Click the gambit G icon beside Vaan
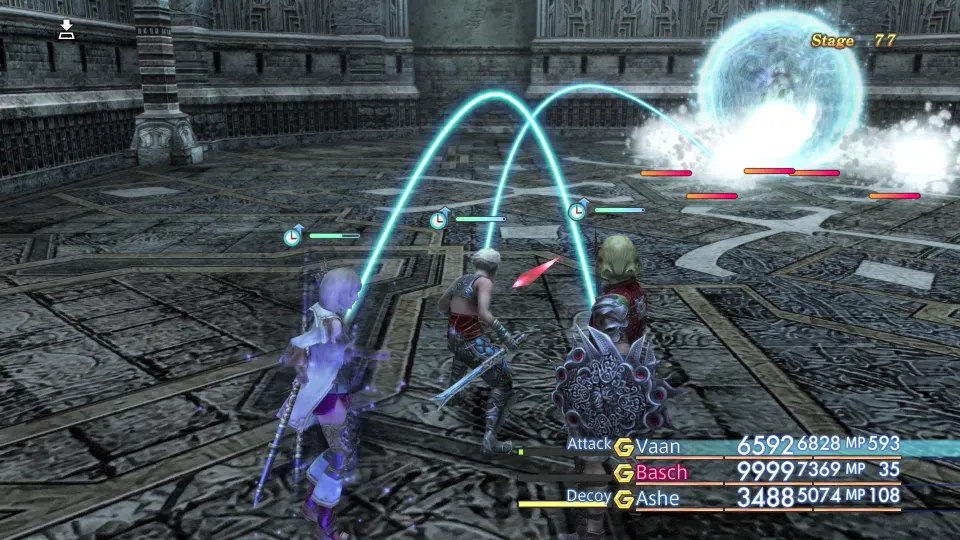Viewport: 960px width, 540px height. click(x=624, y=447)
